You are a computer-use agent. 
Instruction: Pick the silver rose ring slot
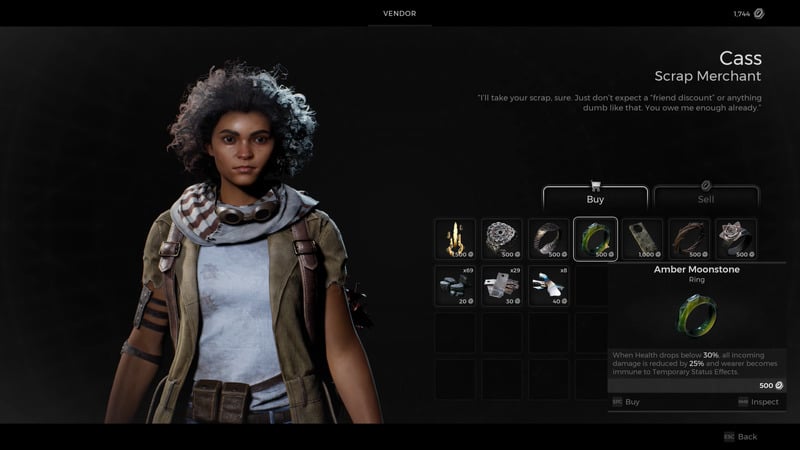[735, 239]
